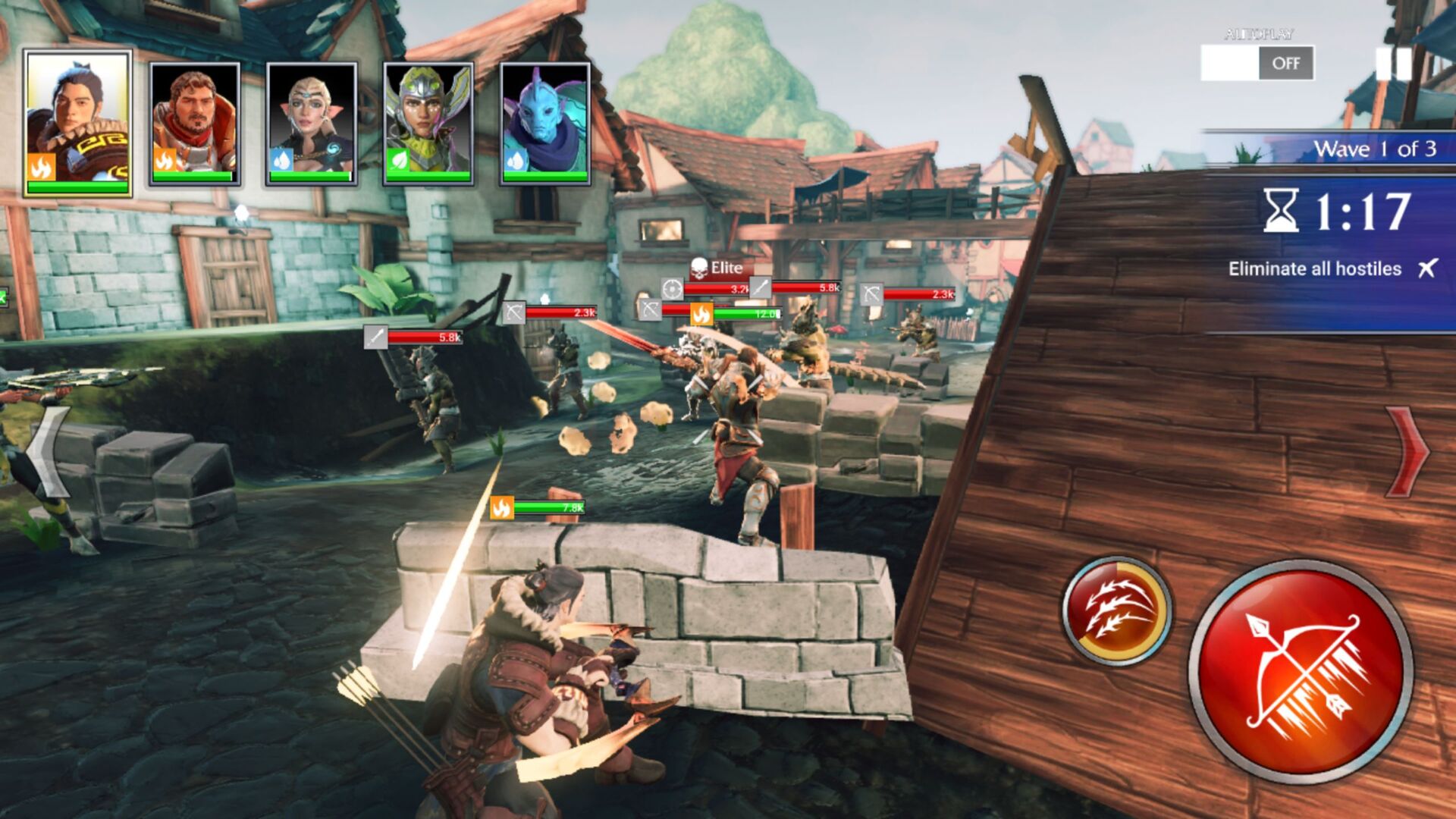
Task: Click the red right cover-move arrow
Action: pos(1407,451)
